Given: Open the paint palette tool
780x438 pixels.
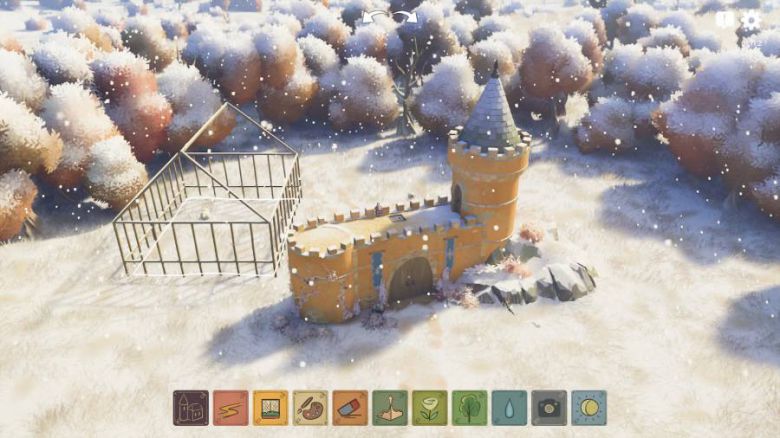Looking at the screenshot, I should (310, 407).
